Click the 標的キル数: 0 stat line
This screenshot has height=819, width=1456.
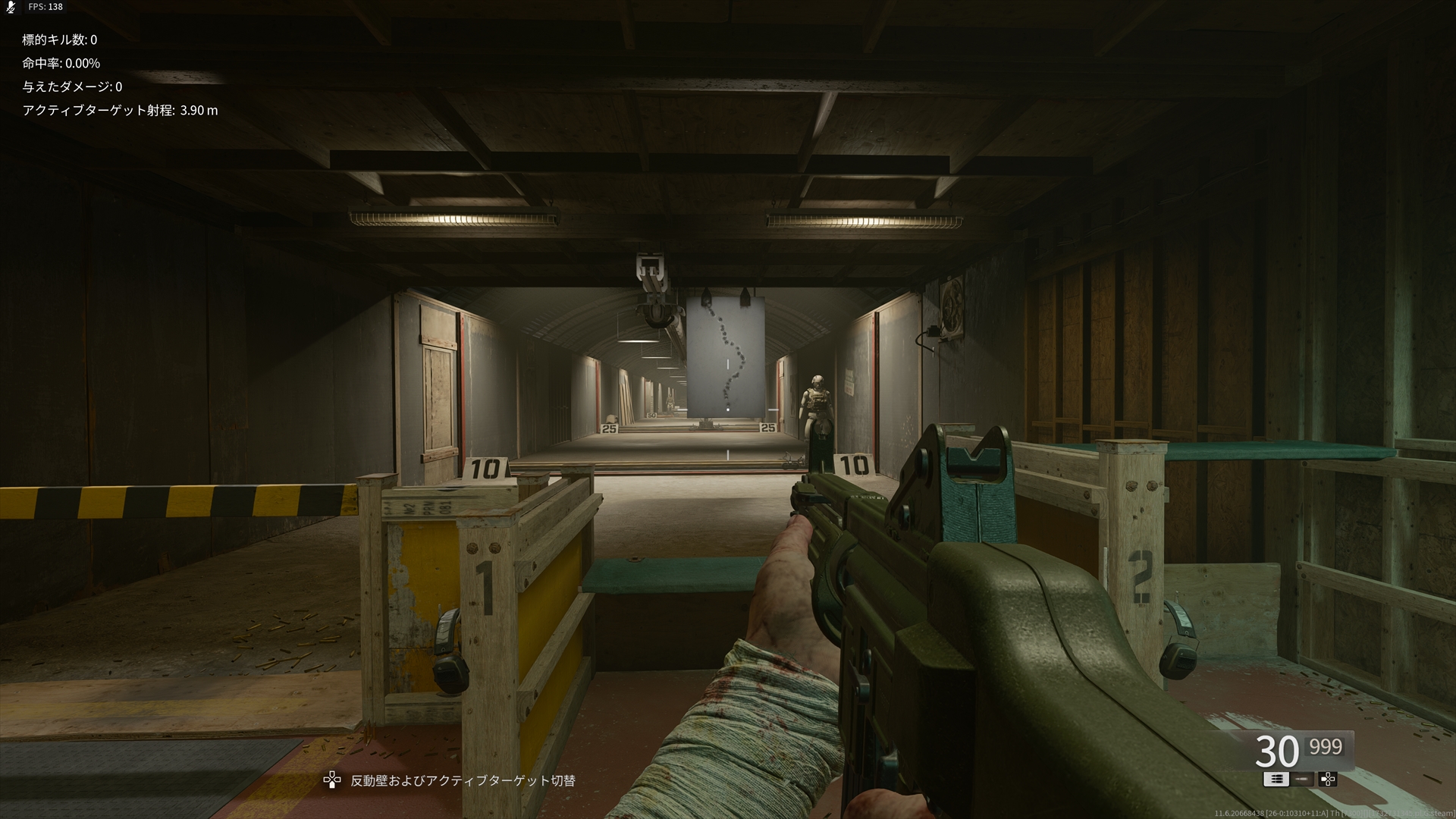[59, 40]
